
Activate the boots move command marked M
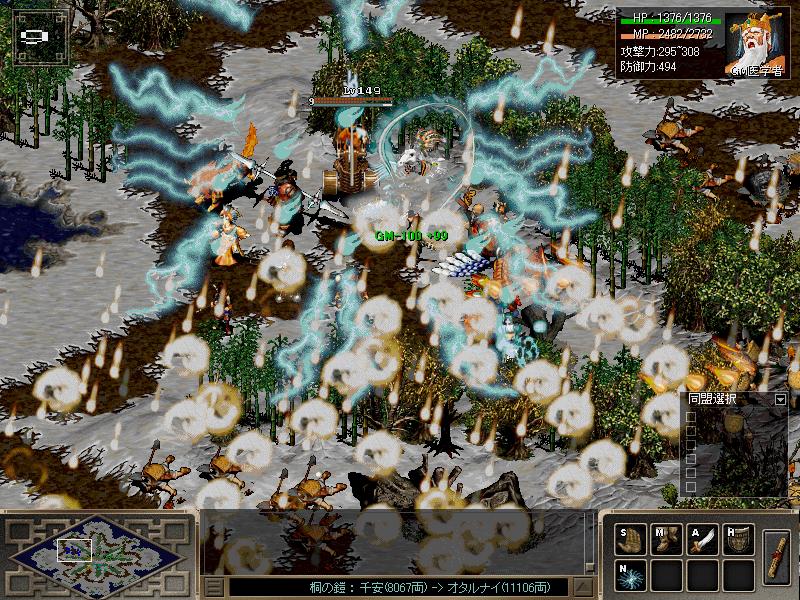[666, 541]
